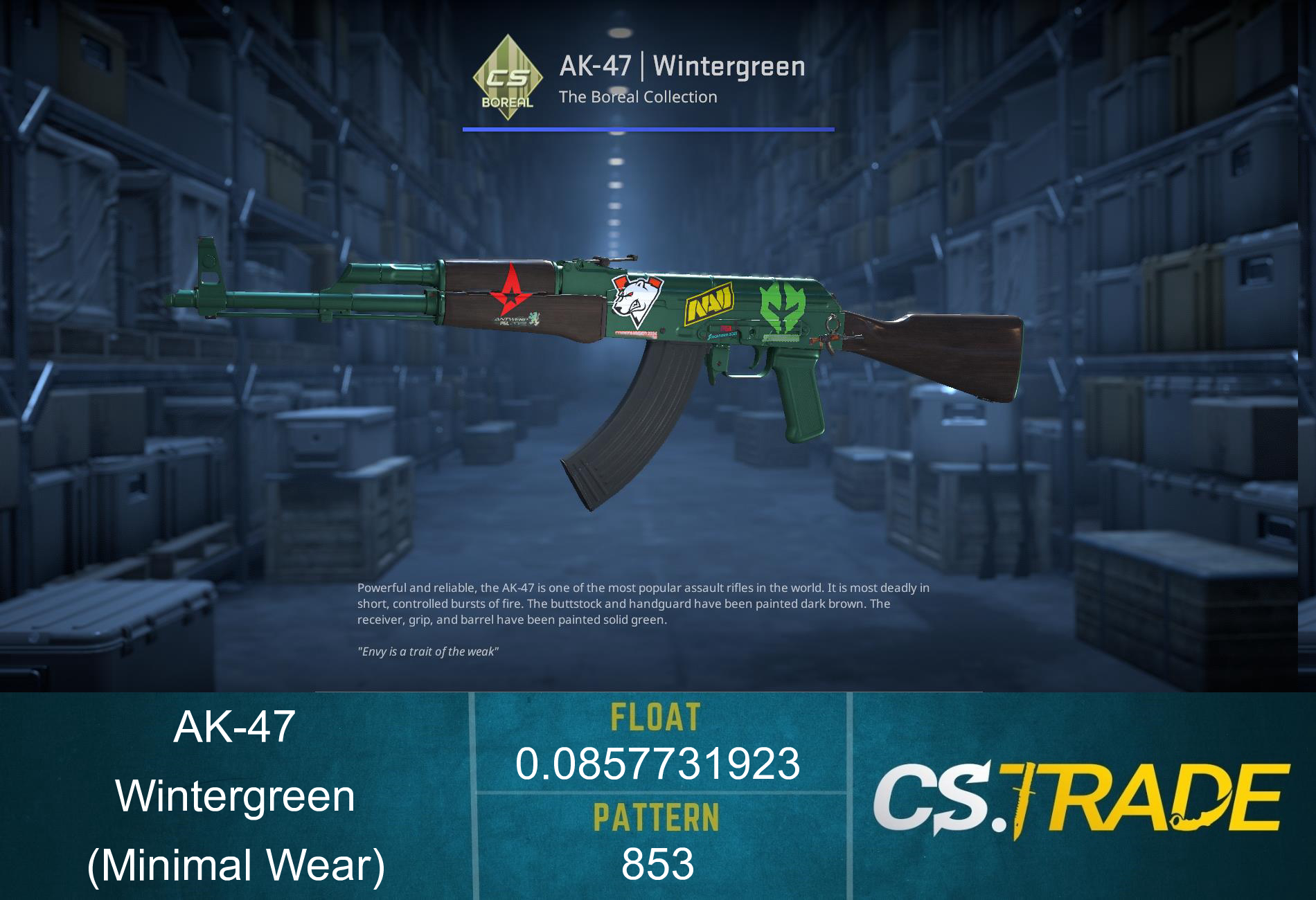This screenshot has height=900, width=1316.
Task: Open The Boreal Collection link
Action: [638, 98]
